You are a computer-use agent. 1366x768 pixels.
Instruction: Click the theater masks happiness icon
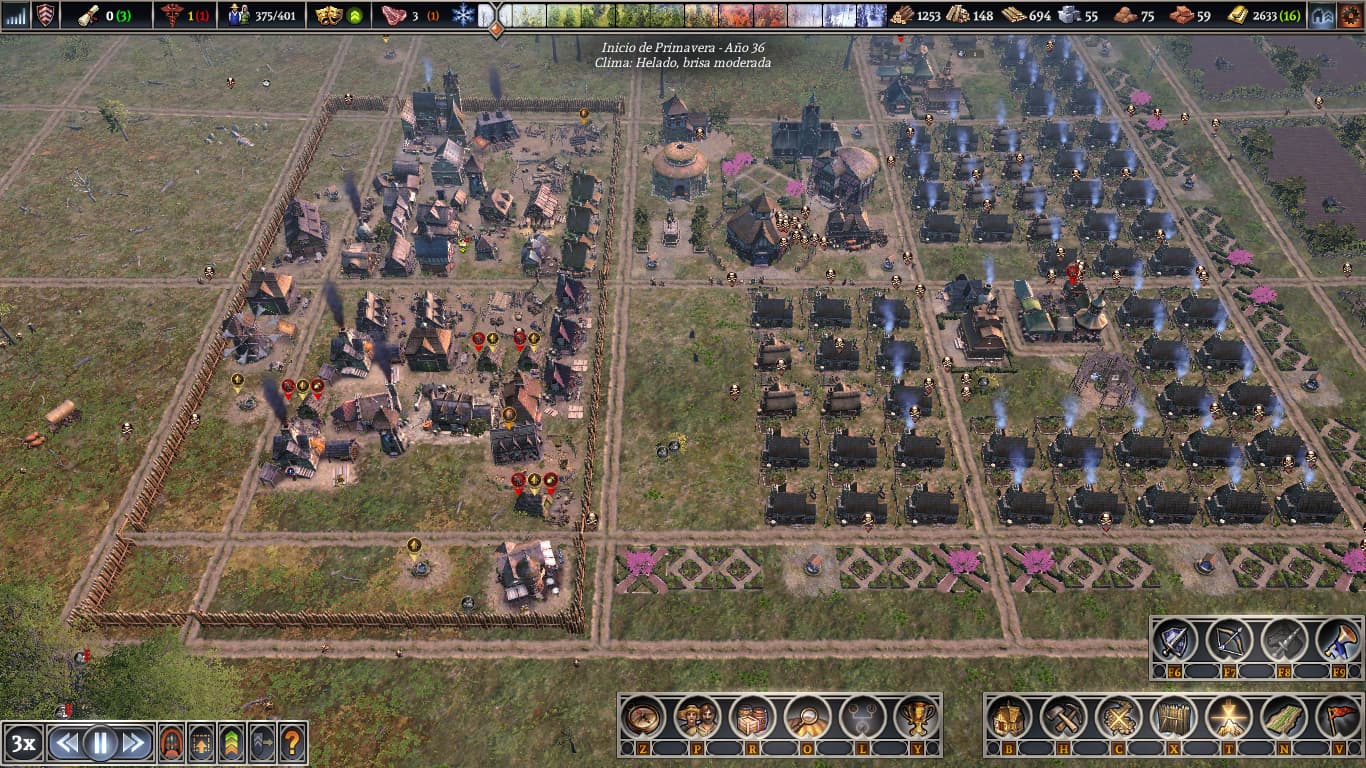point(328,15)
